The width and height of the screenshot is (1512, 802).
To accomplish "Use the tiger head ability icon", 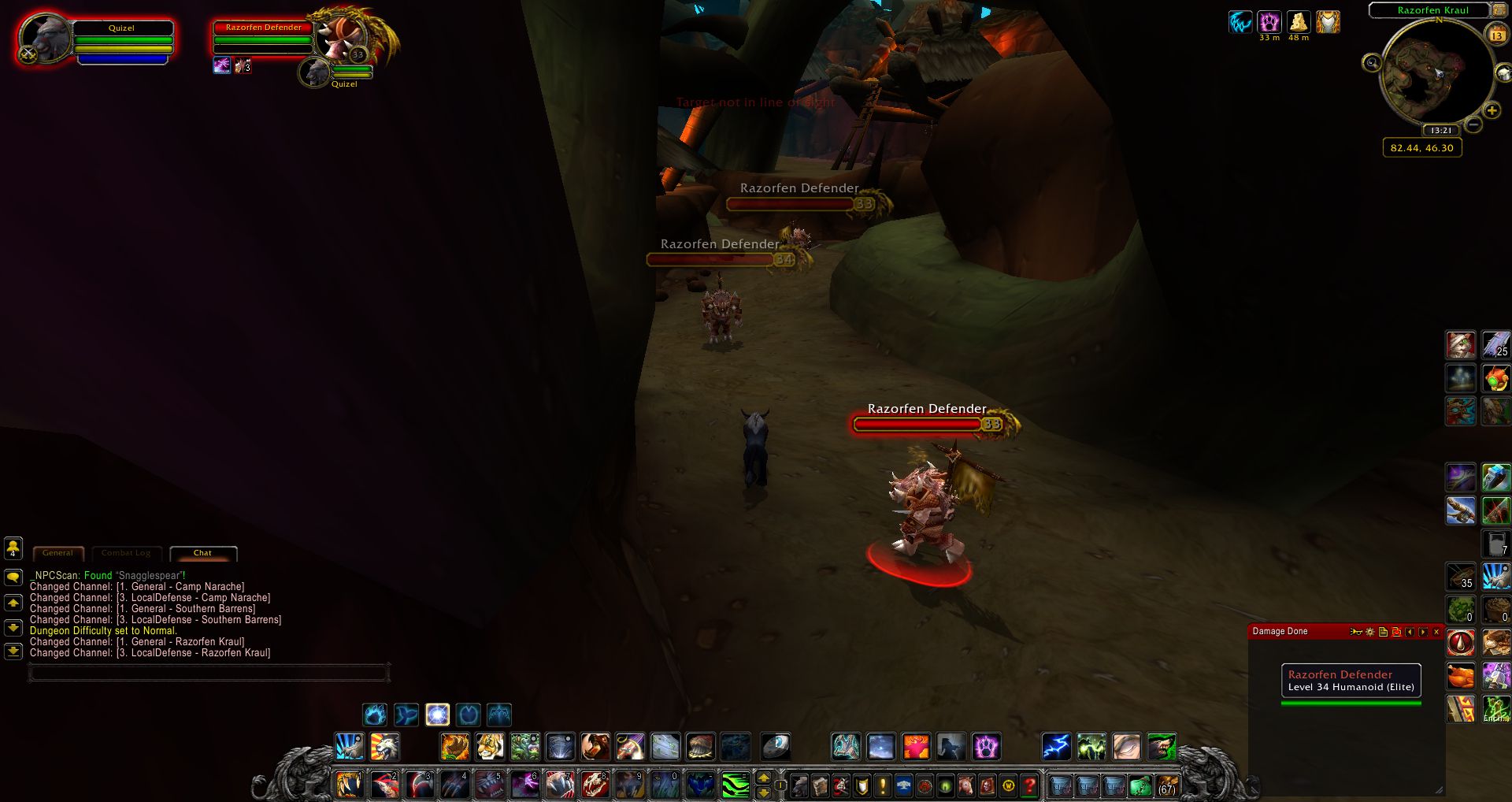I will [x=489, y=747].
